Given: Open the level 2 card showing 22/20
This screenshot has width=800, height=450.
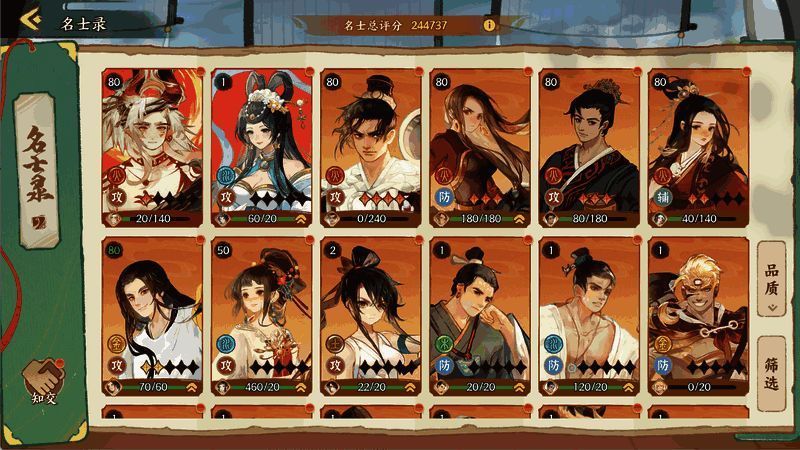Looking at the screenshot, I should tap(370, 314).
